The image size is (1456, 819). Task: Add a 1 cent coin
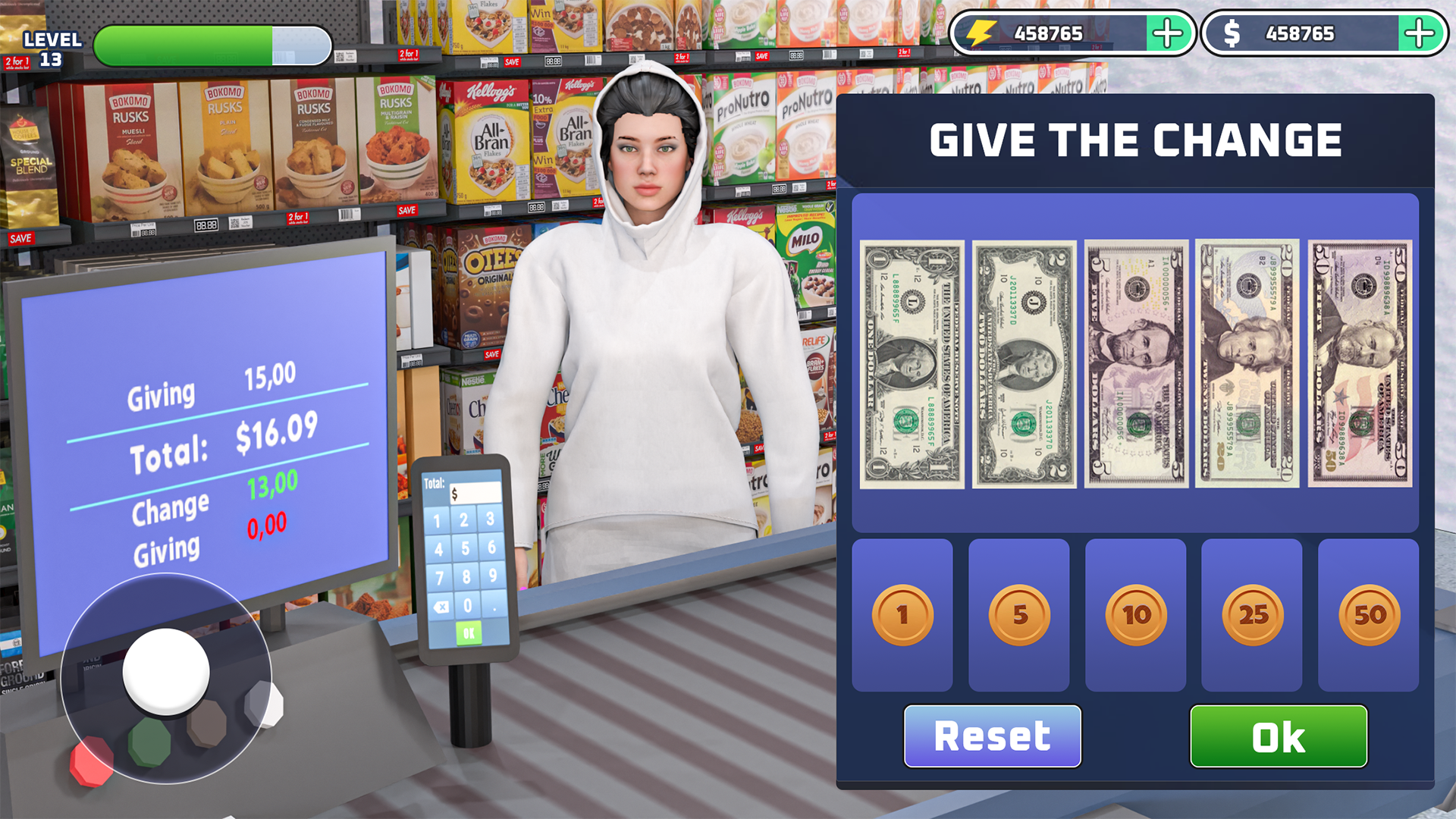click(x=902, y=614)
